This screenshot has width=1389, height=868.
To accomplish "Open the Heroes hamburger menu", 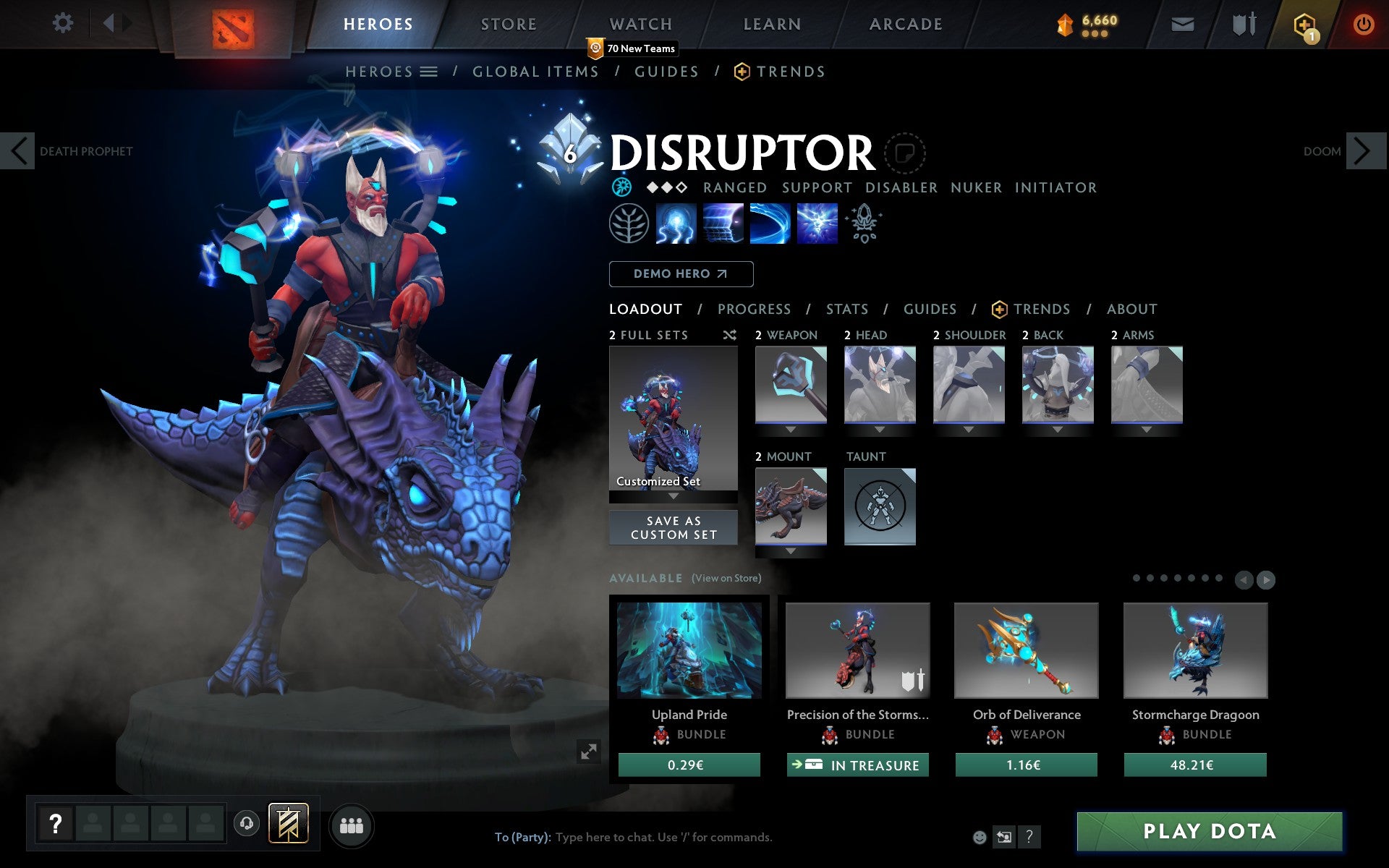I will coord(429,72).
